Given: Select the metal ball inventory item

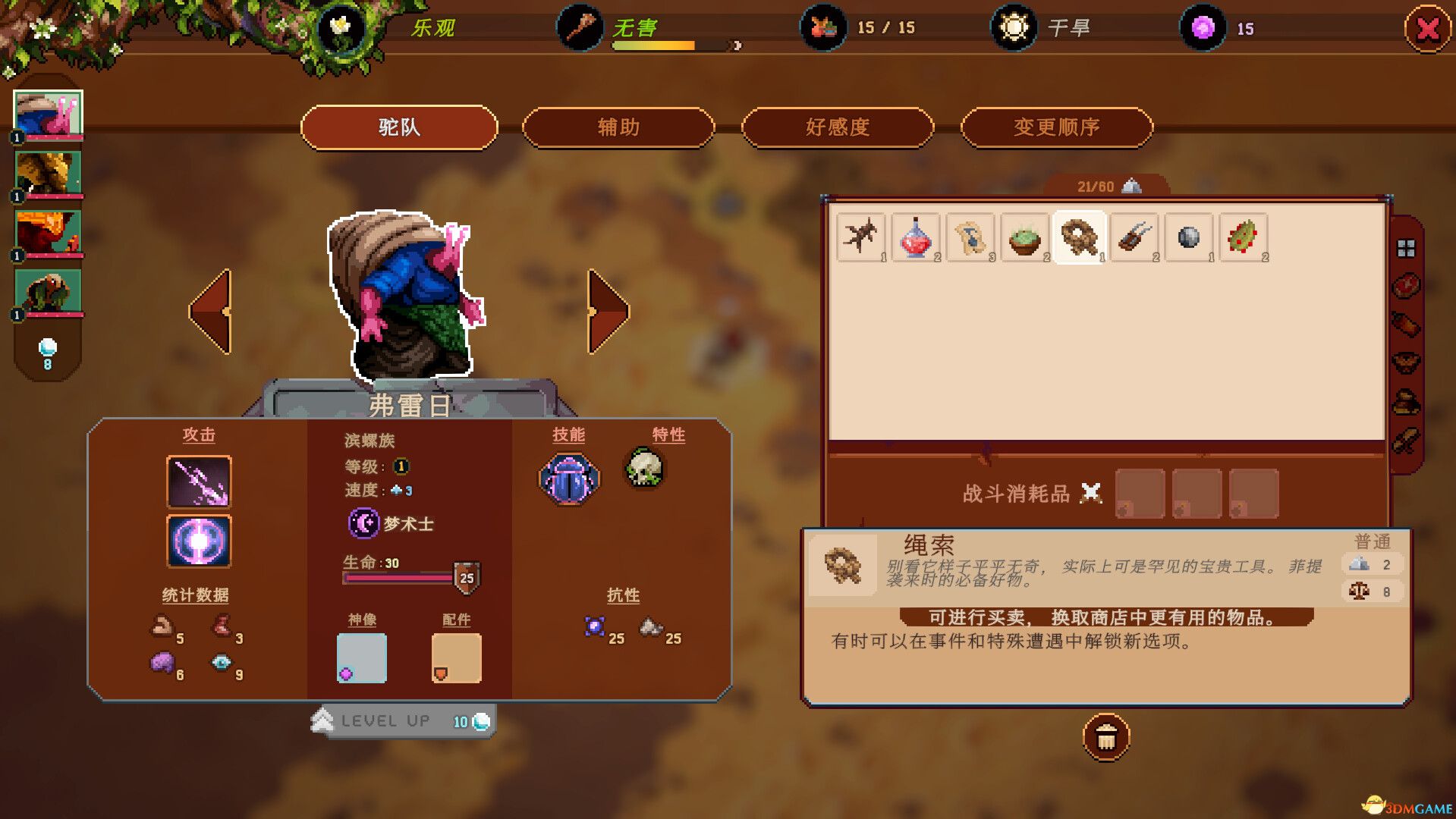Looking at the screenshot, I should pyautogui.click(x=1188, y=237).
